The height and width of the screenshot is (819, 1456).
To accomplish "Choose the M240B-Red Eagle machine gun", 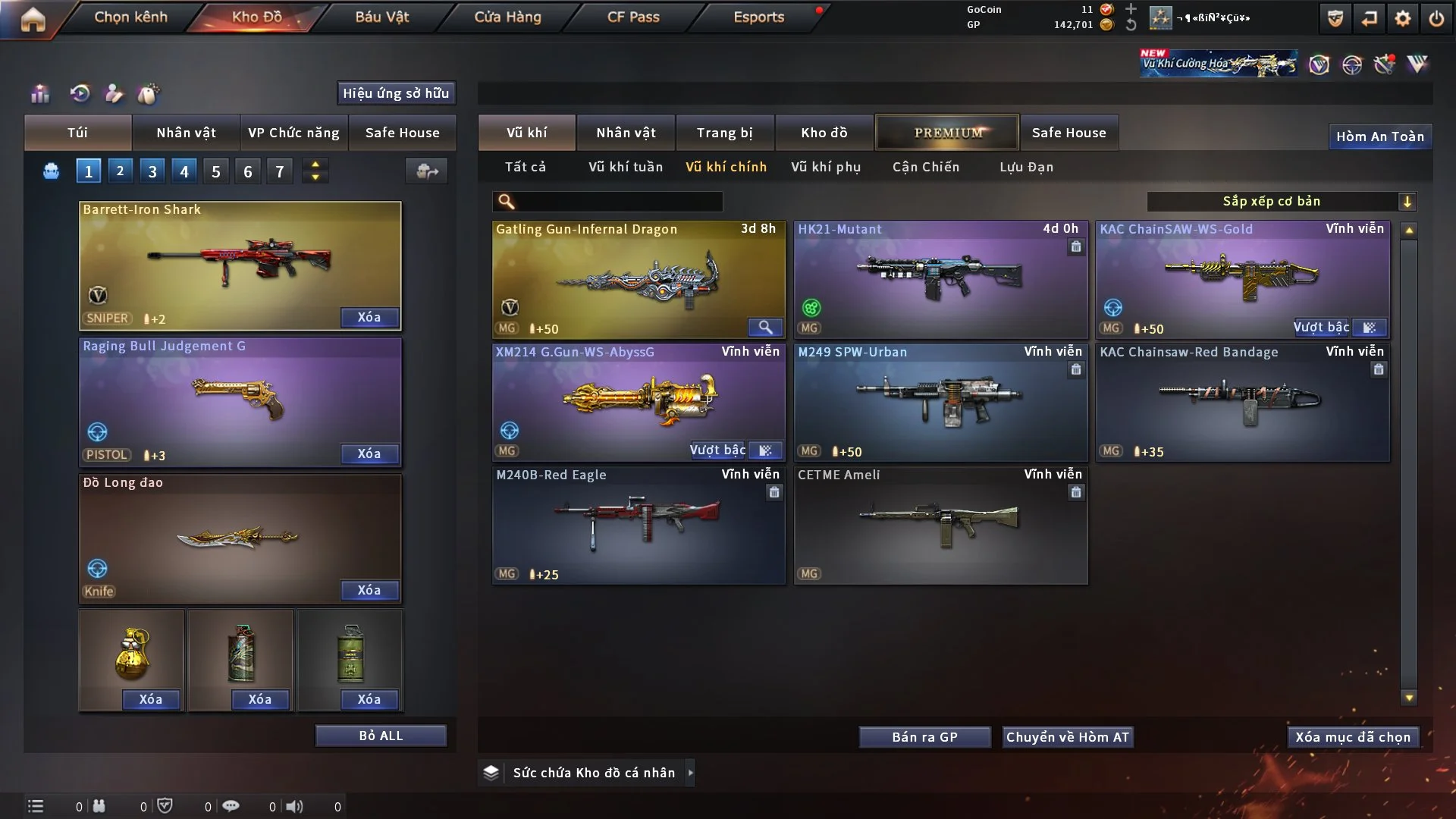I will click(638, 525).
